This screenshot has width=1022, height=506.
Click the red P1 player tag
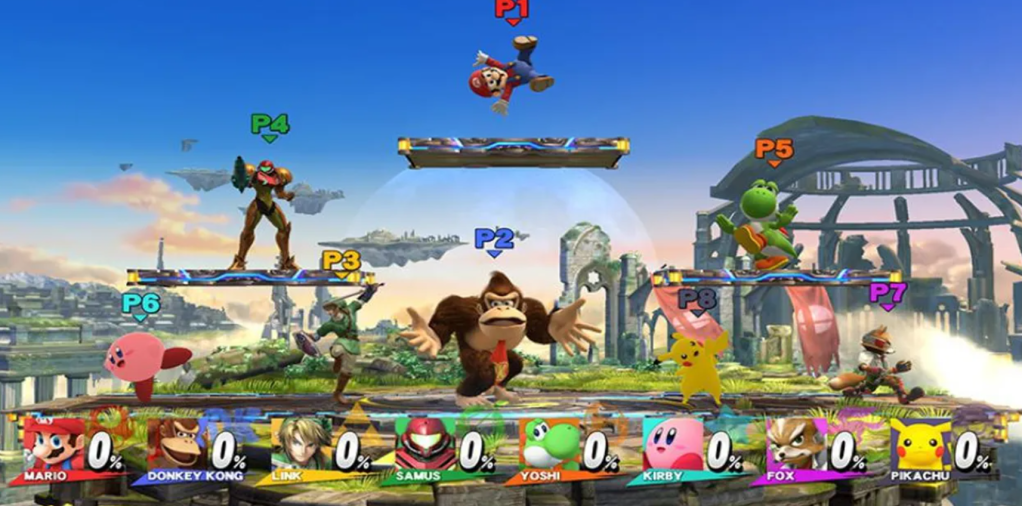[511, 10]
